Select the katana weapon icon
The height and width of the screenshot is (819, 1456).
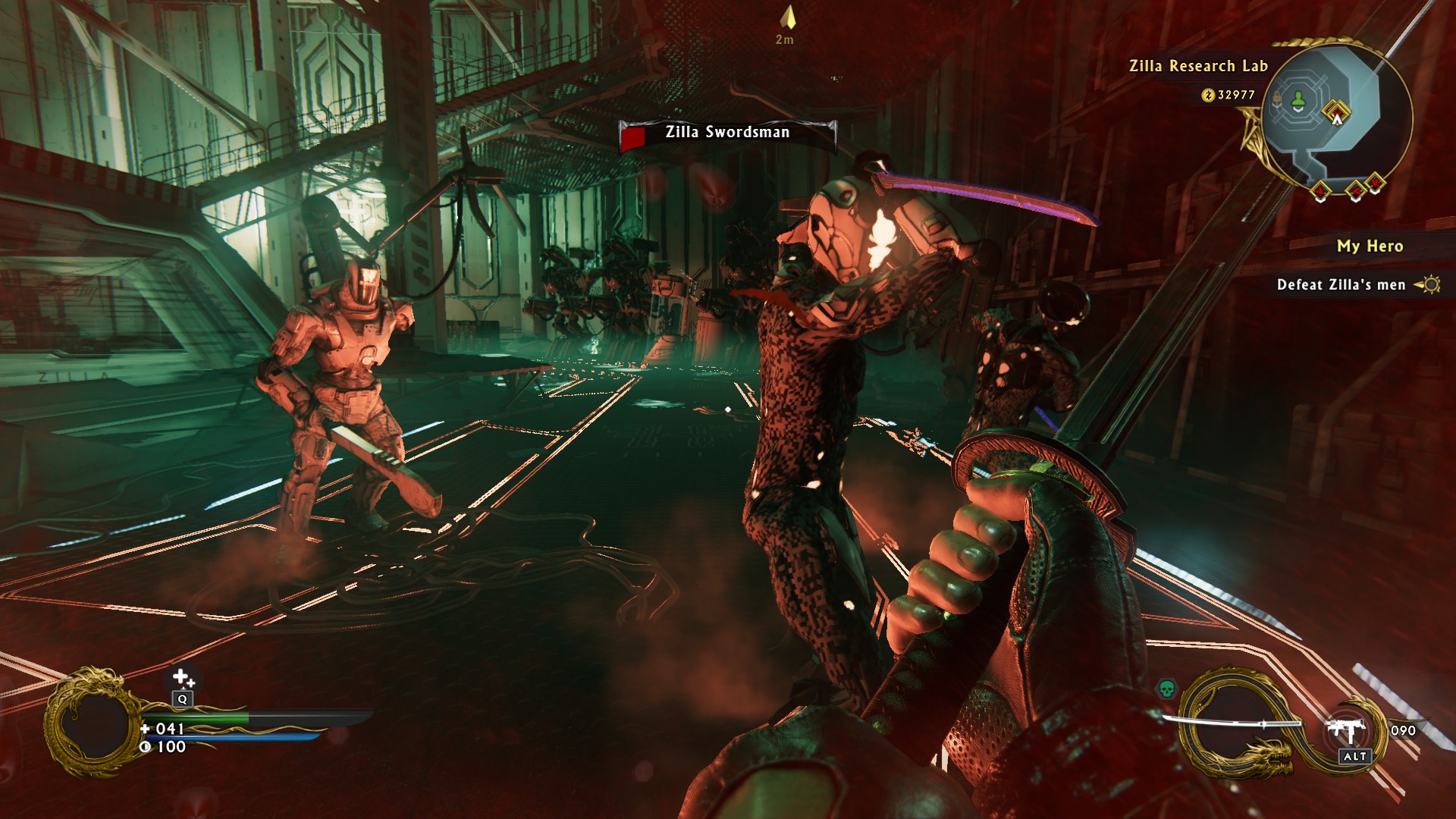click(1232, 722)
